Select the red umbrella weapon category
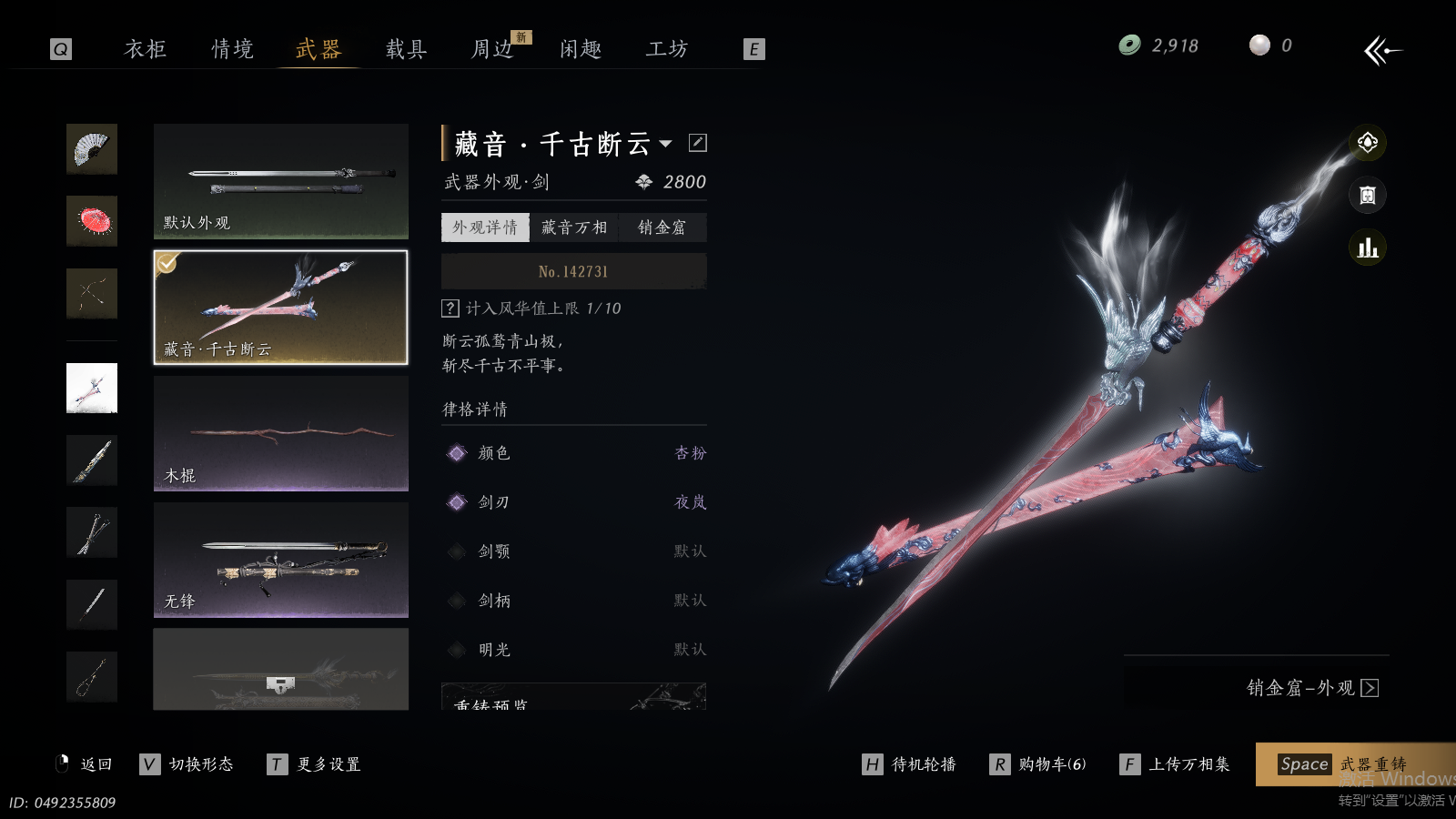Image resolution: width=1456 pixels, height=819 pixels. pos(92,220)
